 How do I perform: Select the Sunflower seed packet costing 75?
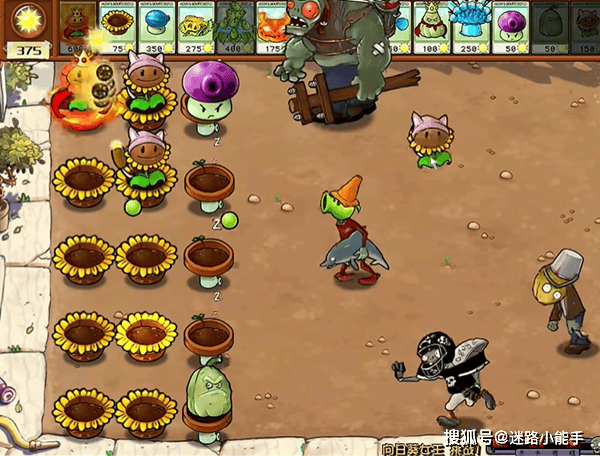click(118, 27)
